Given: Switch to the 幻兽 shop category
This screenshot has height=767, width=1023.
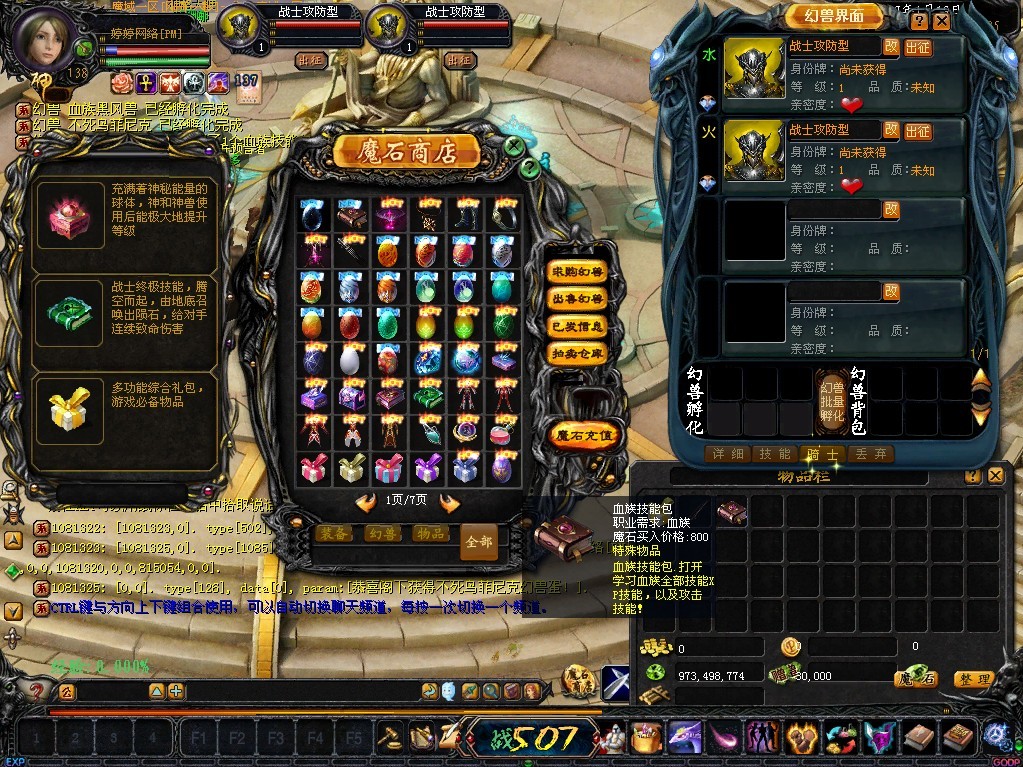Looking at the screenshot, I should tap(381, 533).
